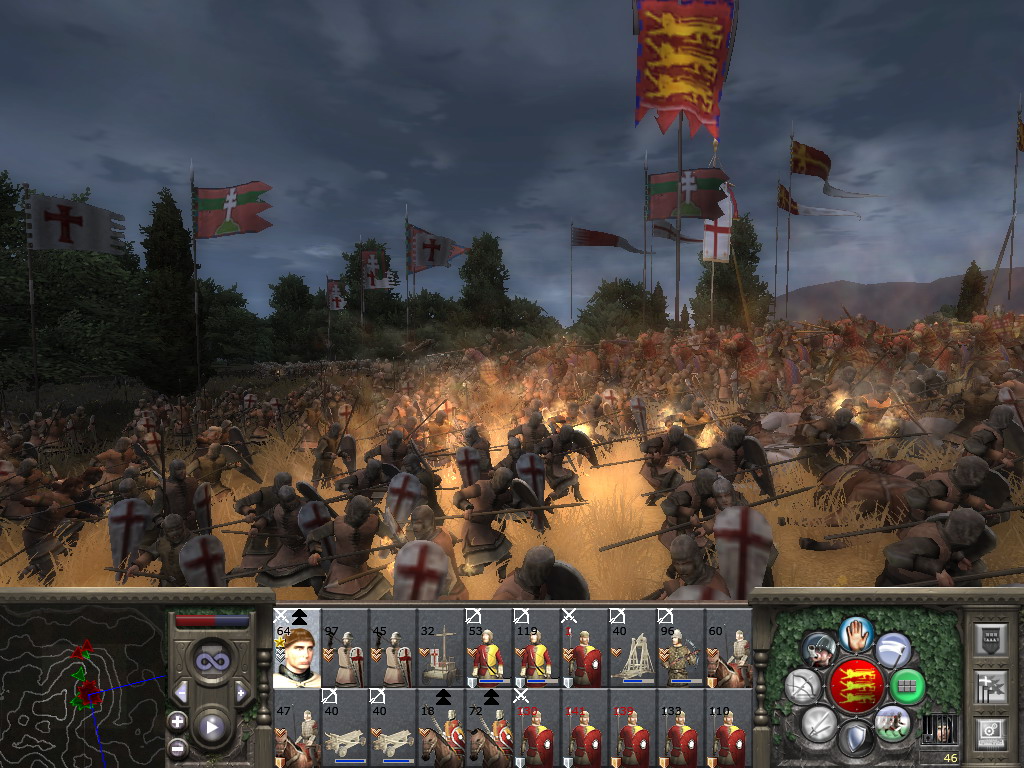Select the general's unit card

(297, 650)
